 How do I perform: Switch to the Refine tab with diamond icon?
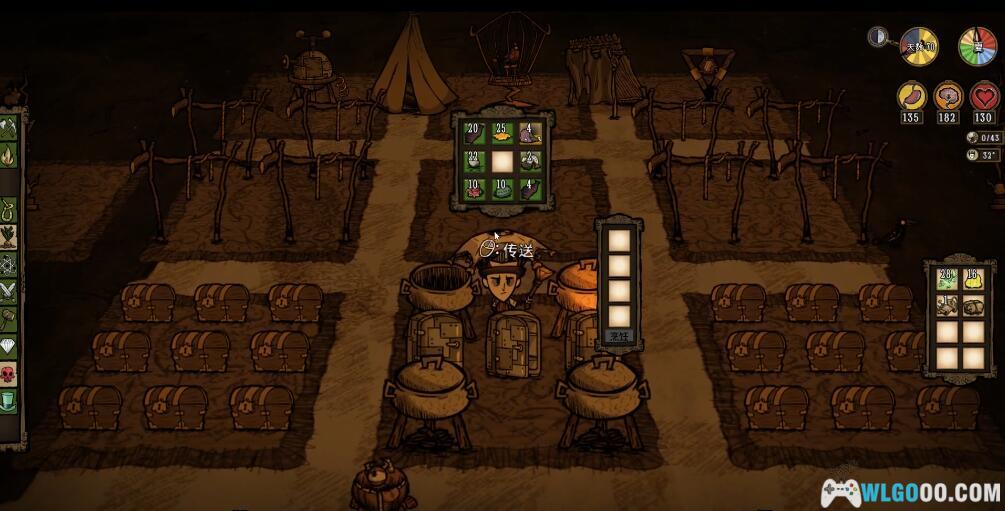tap(8, 346)
